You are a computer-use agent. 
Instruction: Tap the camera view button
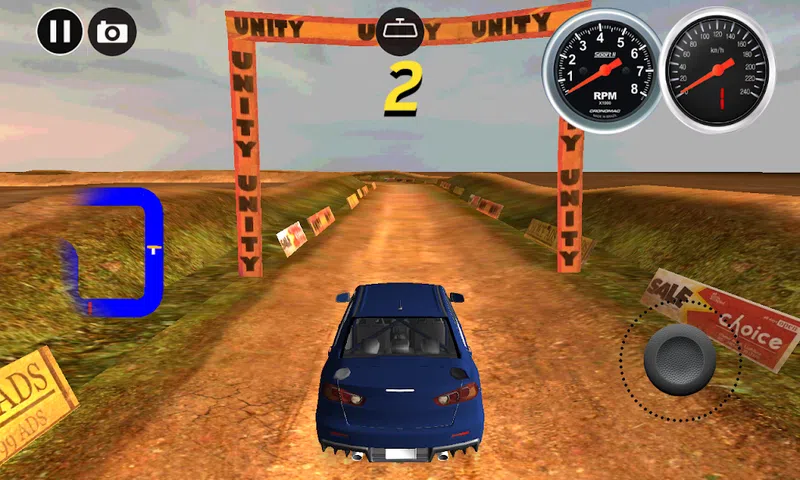pos(112,32)
